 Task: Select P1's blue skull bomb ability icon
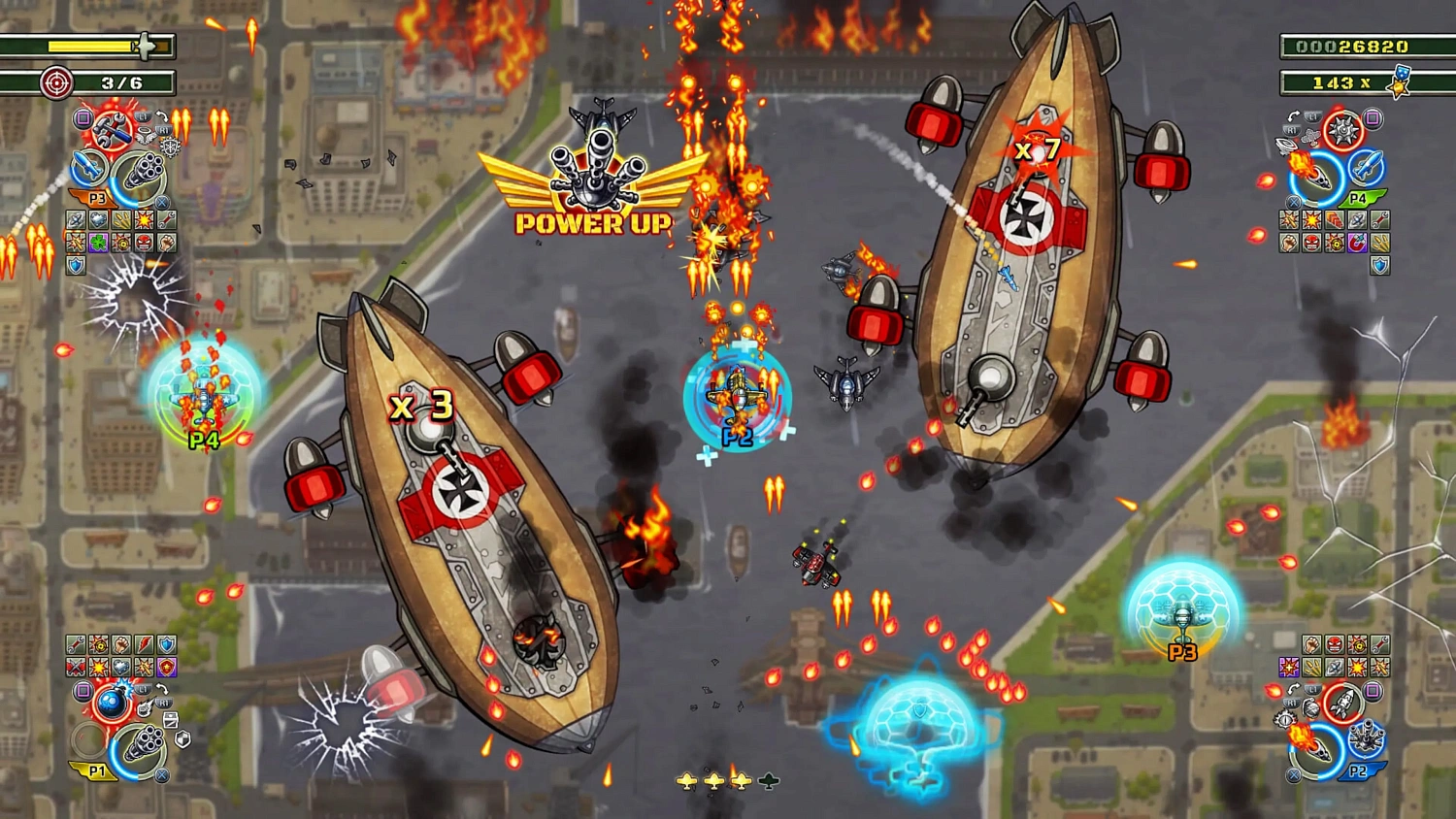tap(113, 704)
